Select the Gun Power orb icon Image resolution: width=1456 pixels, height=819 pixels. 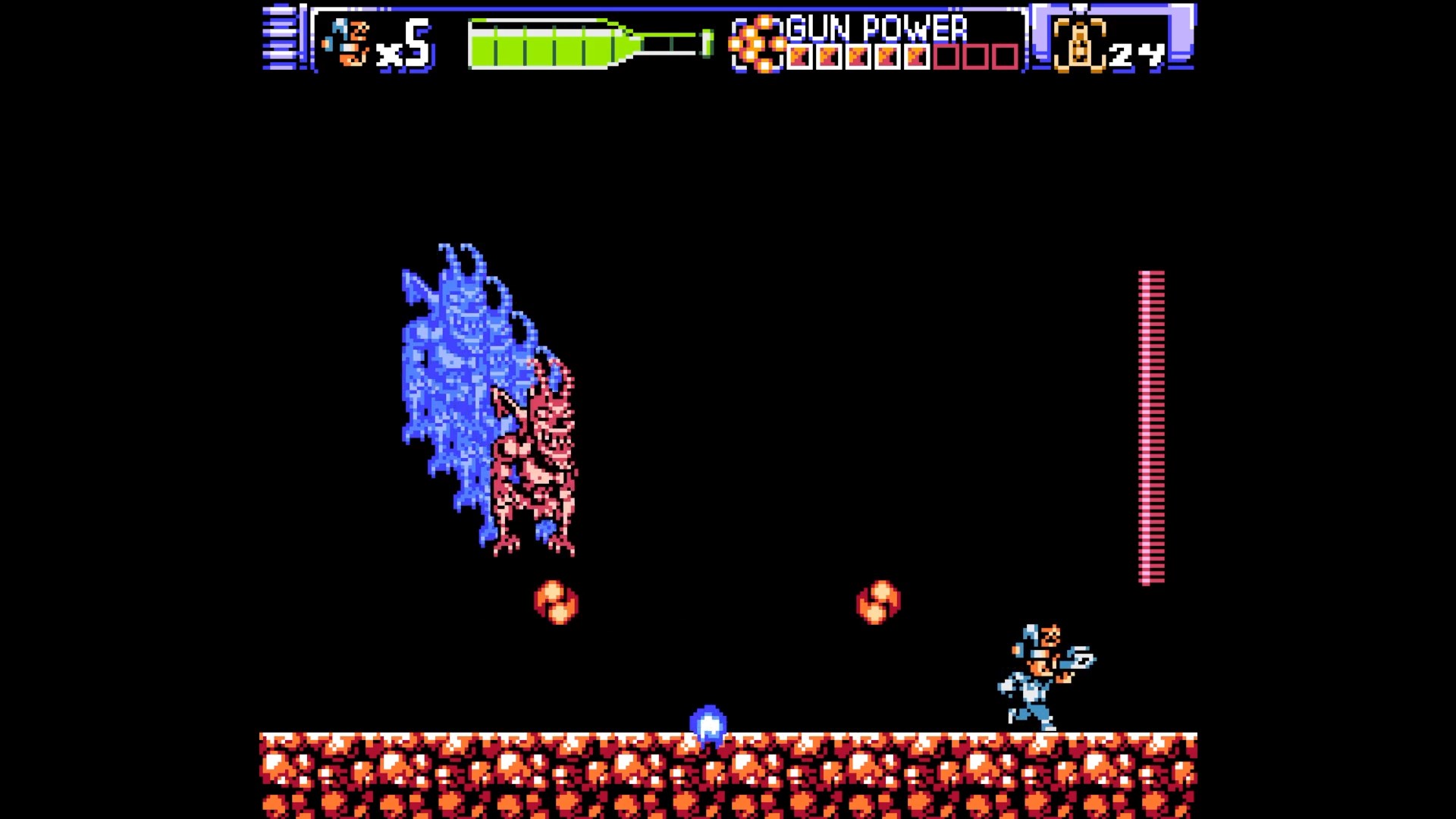click(757, 45)
